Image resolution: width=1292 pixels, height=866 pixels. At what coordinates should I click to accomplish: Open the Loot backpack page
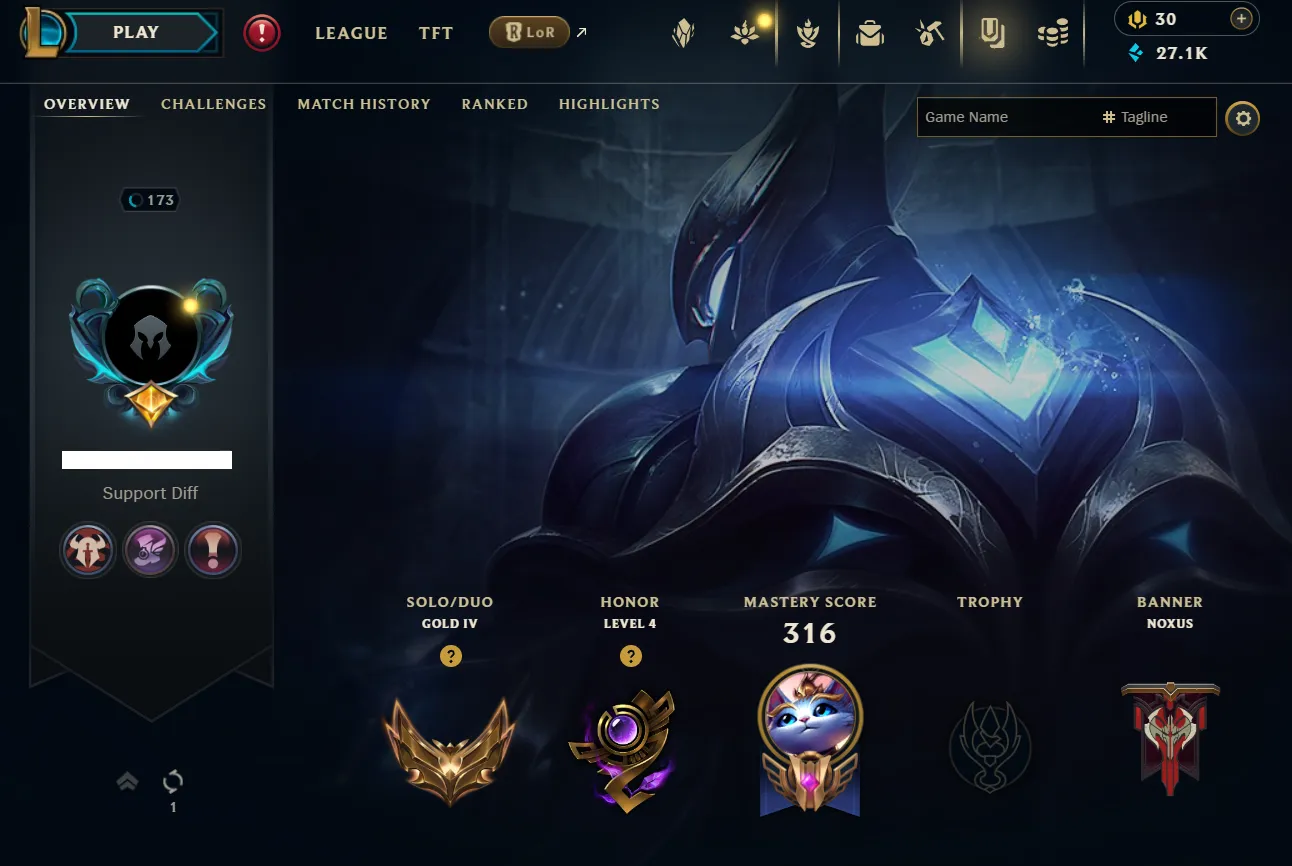(869, 33)
